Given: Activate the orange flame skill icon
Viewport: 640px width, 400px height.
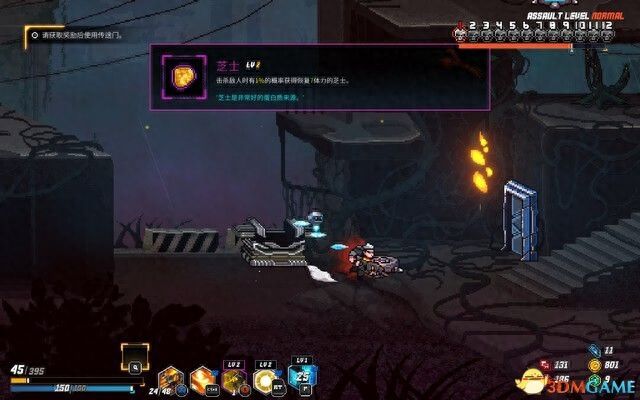Looking at the screenshot, I should [202, 380].
